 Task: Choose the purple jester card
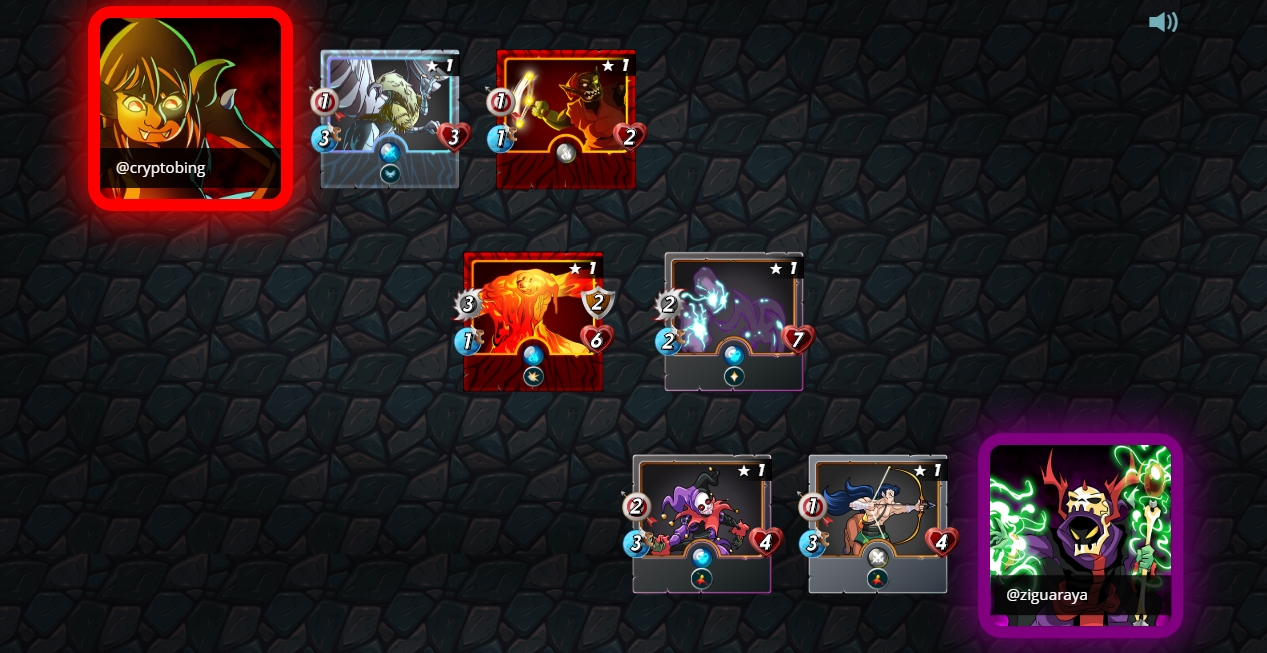(701, 523)
